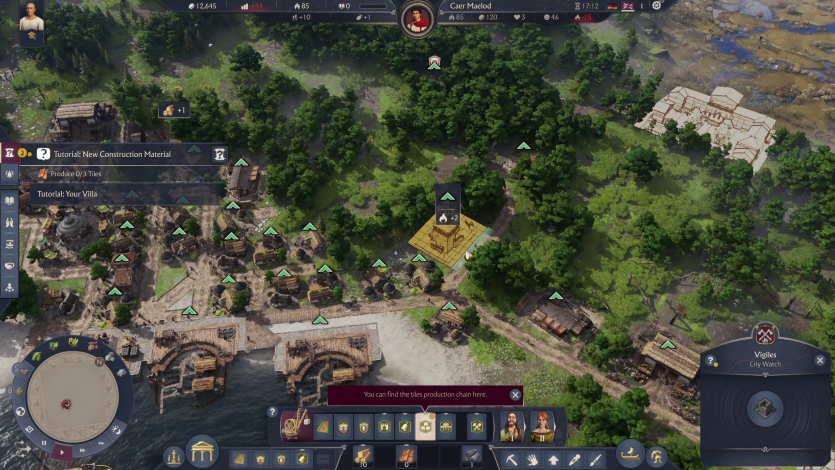
Task: Click the question mark beside build menu
Action: [272, 411]
